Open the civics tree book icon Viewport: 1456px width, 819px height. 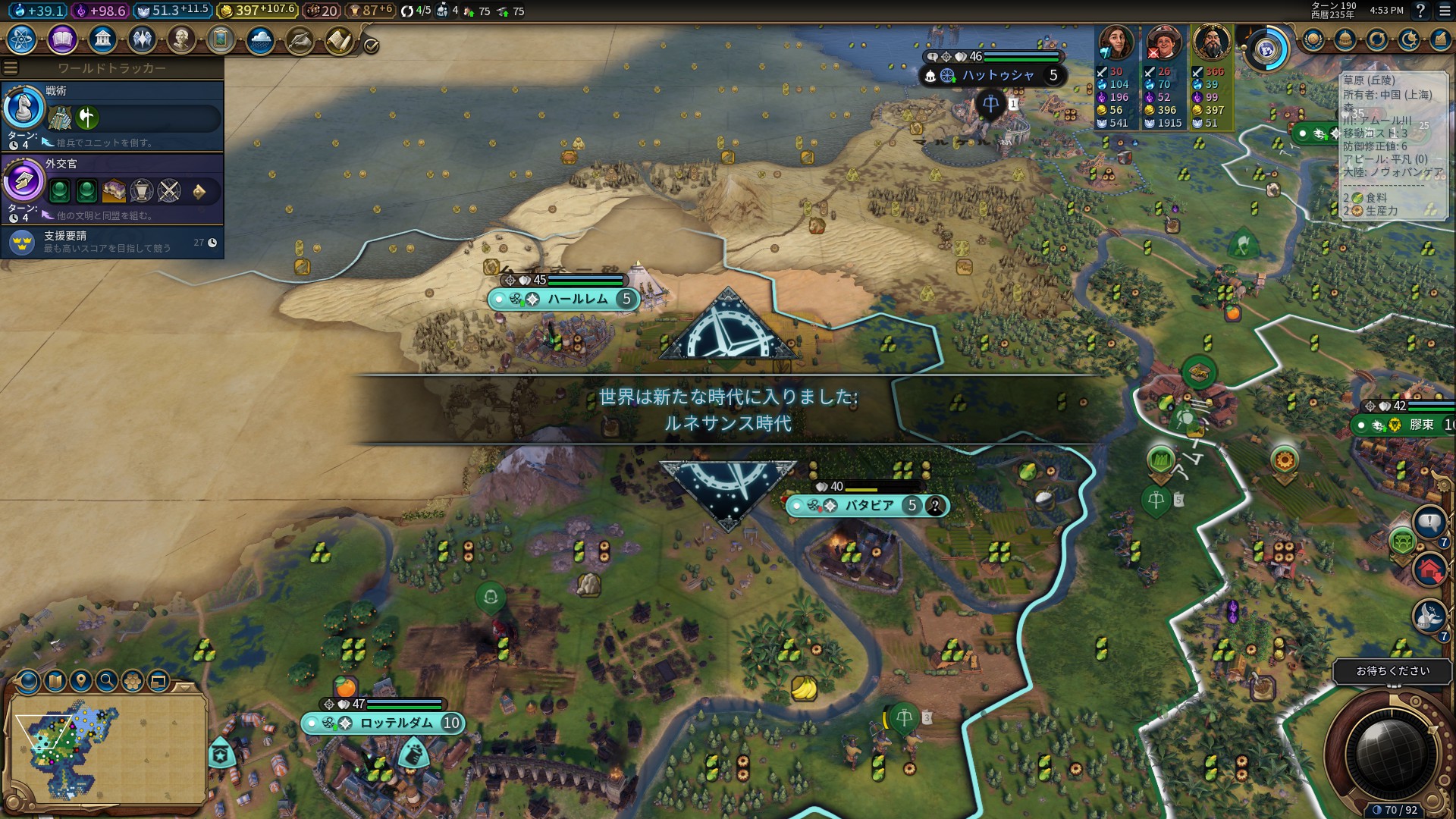[x=62, y=39]
